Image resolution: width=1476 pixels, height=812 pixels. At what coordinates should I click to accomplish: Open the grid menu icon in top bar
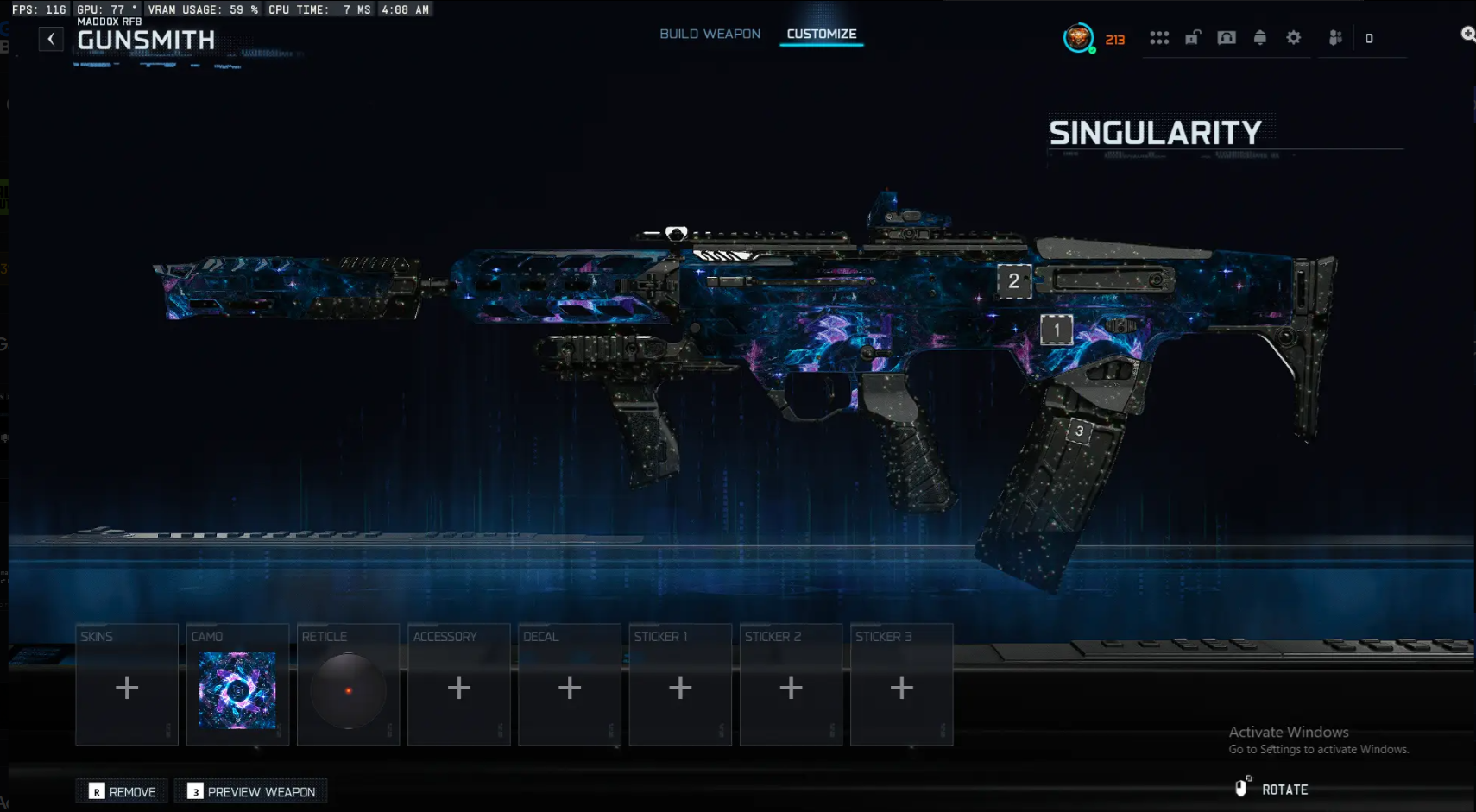(x=1161, y=38)
